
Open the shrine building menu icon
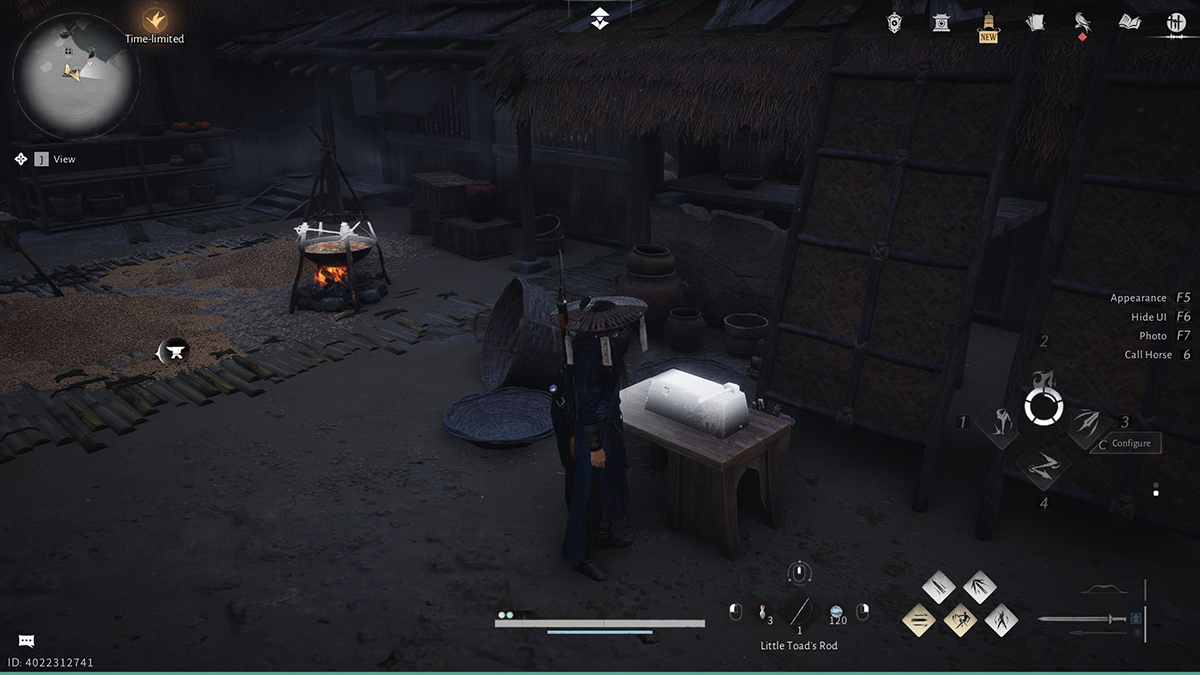[x=941, y=22]
